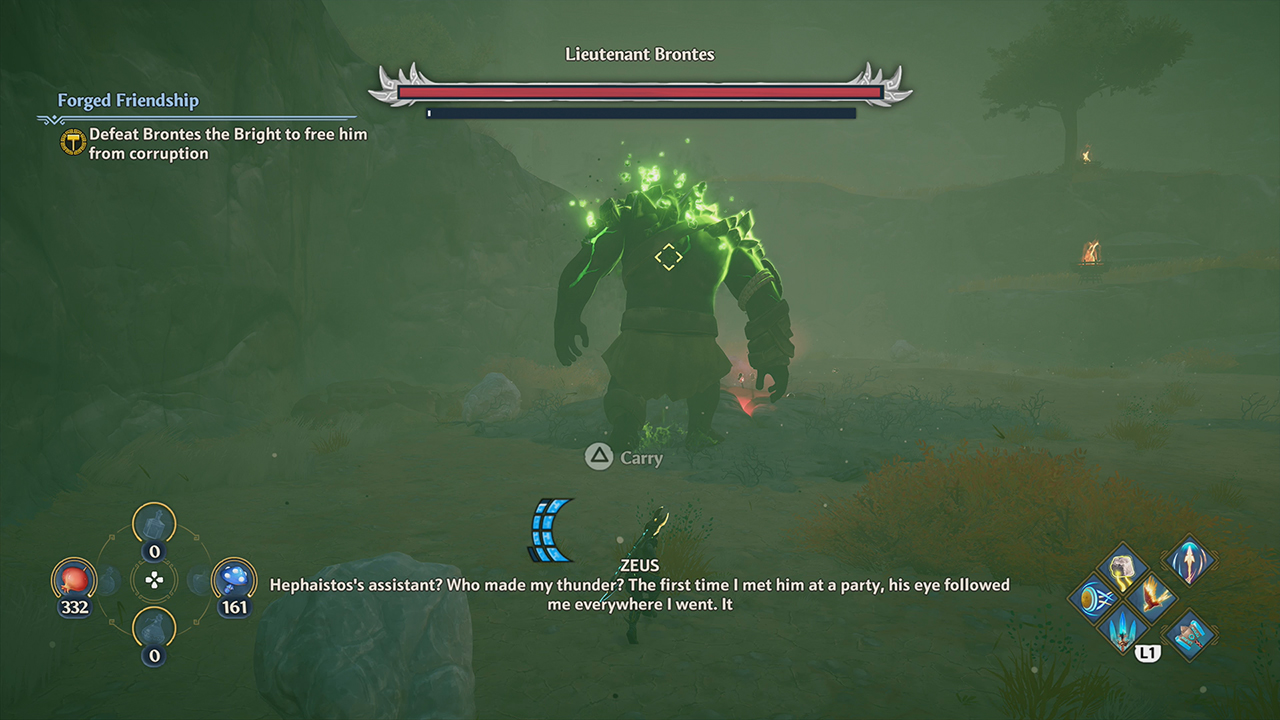This screenshot has height=720, width=1280.
Task: Click the lightning rock throw ability icon
Action: [1121, 569]
